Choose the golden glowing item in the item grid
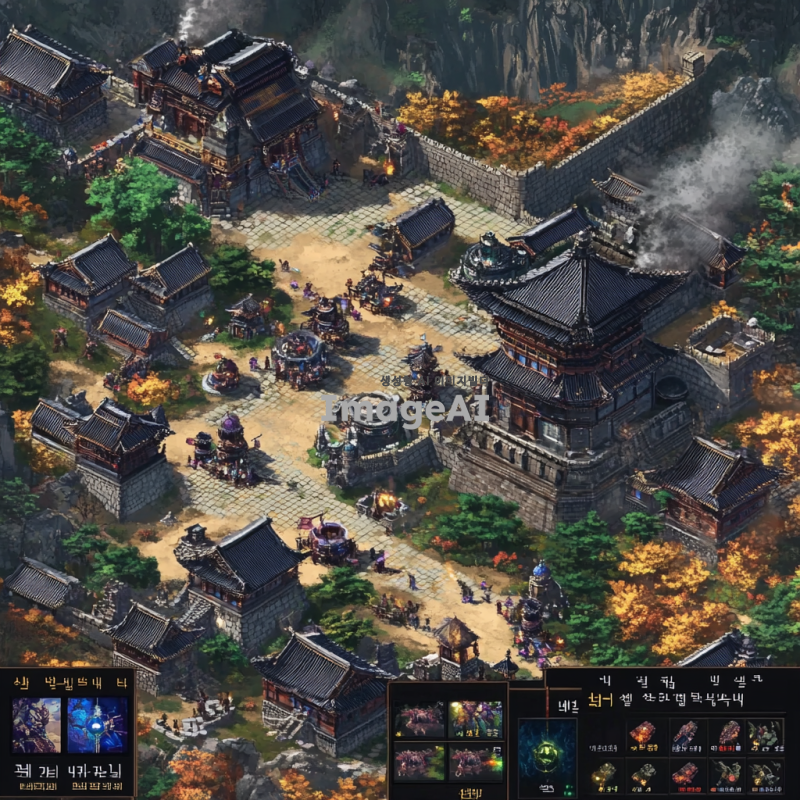This screenshot has height=800, width=800. point(603,773)
